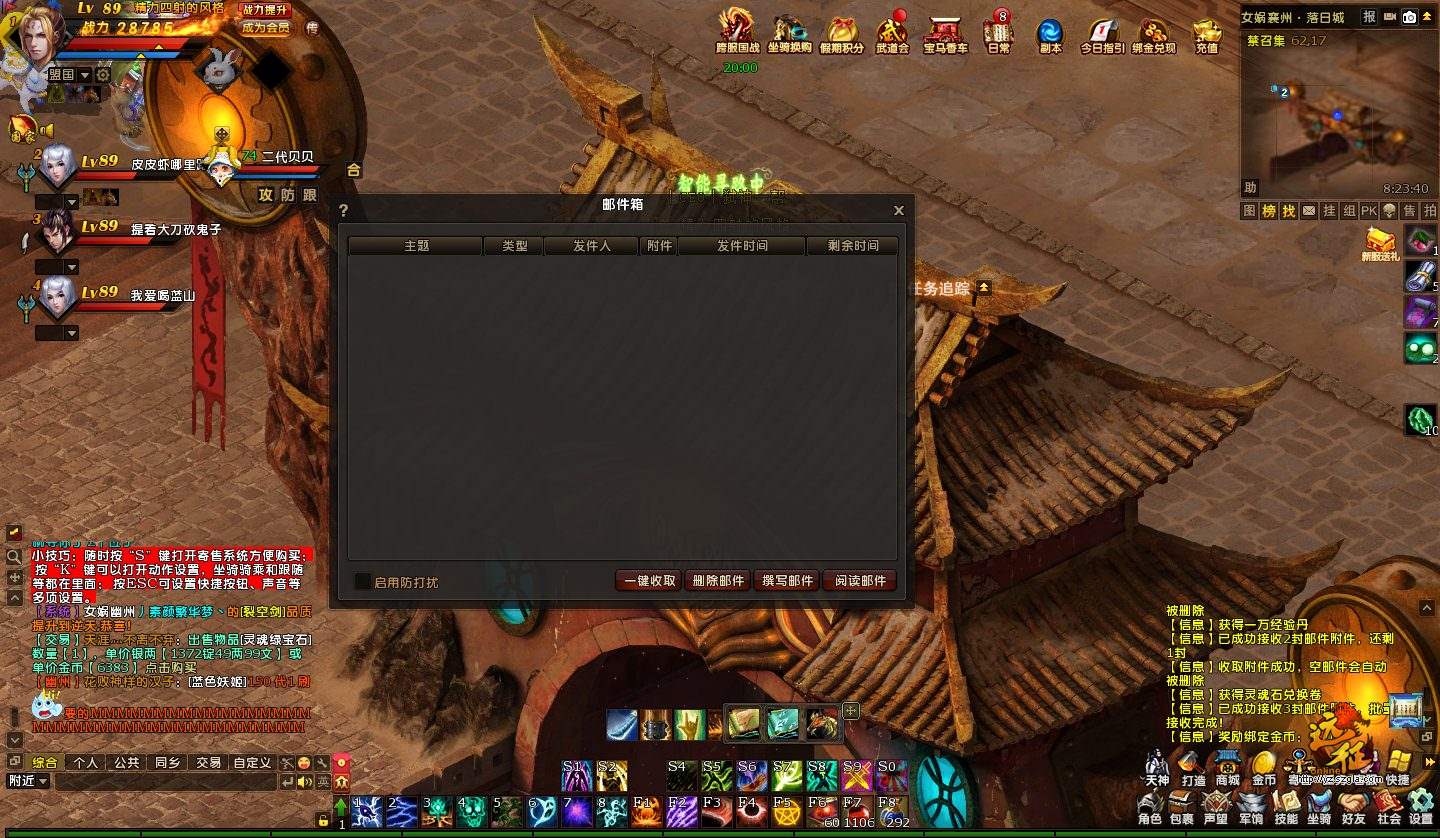This screenshot has height=838, width=1440.
Task: Click the 删除邮件 delete mail button
Action: click(719, 581)
